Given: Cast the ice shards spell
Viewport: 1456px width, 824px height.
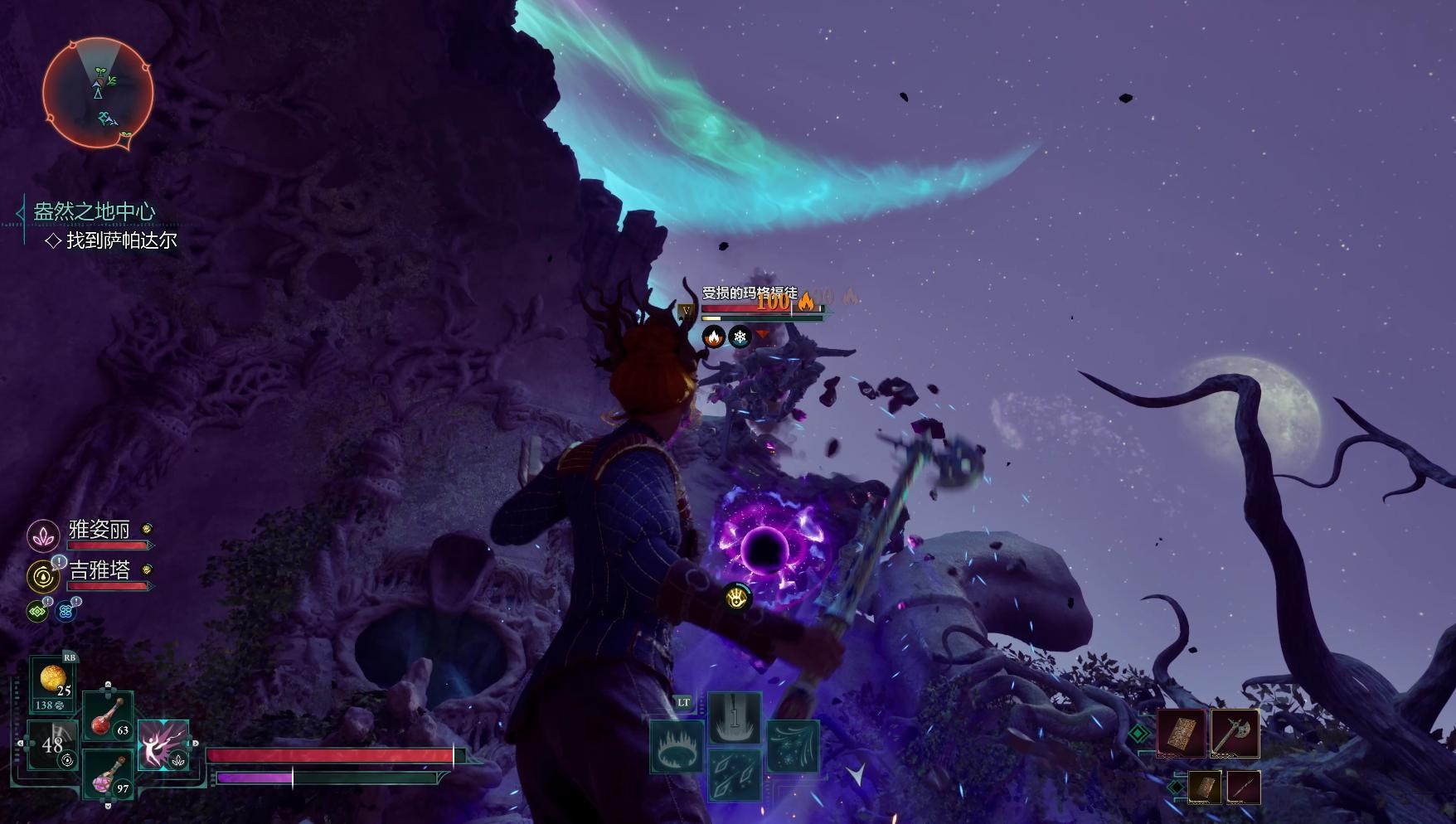Looking at the screenshot, I should [734, 774].
